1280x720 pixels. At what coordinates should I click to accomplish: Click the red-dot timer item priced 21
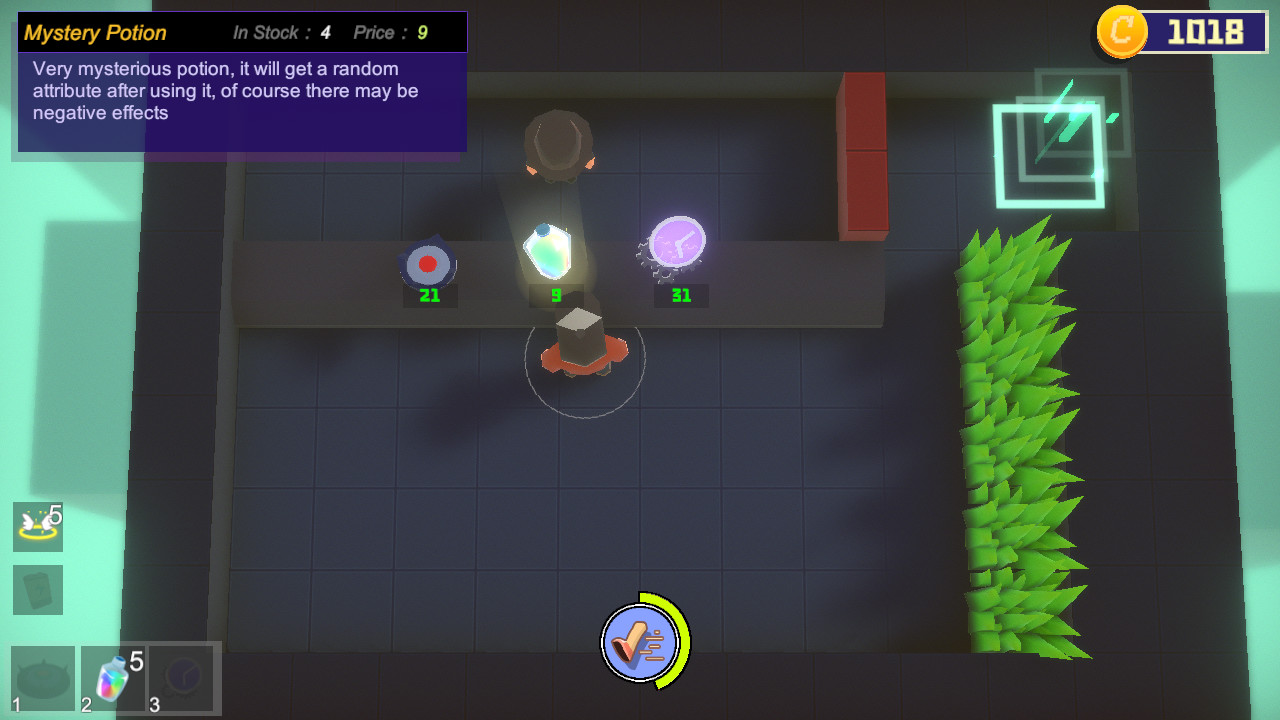pyautogui.click(x=429, y=263)
